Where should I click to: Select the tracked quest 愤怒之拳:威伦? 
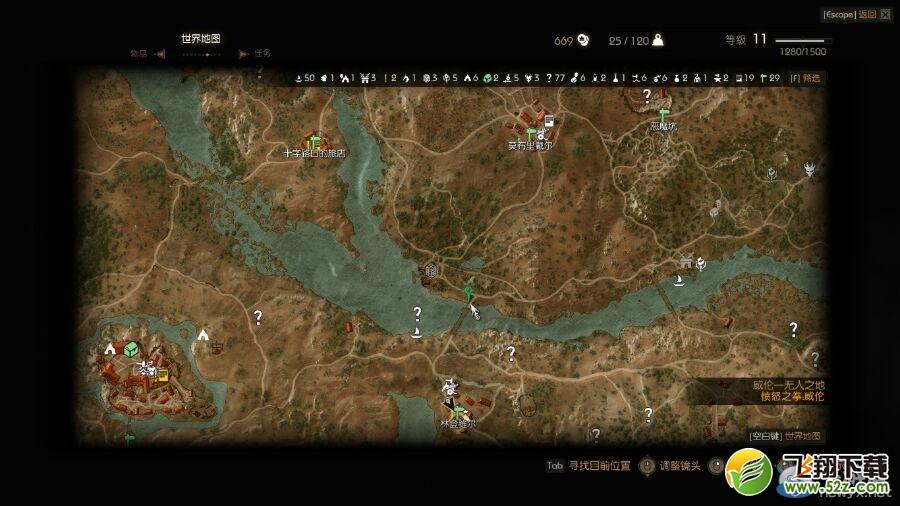pos(791,396)
